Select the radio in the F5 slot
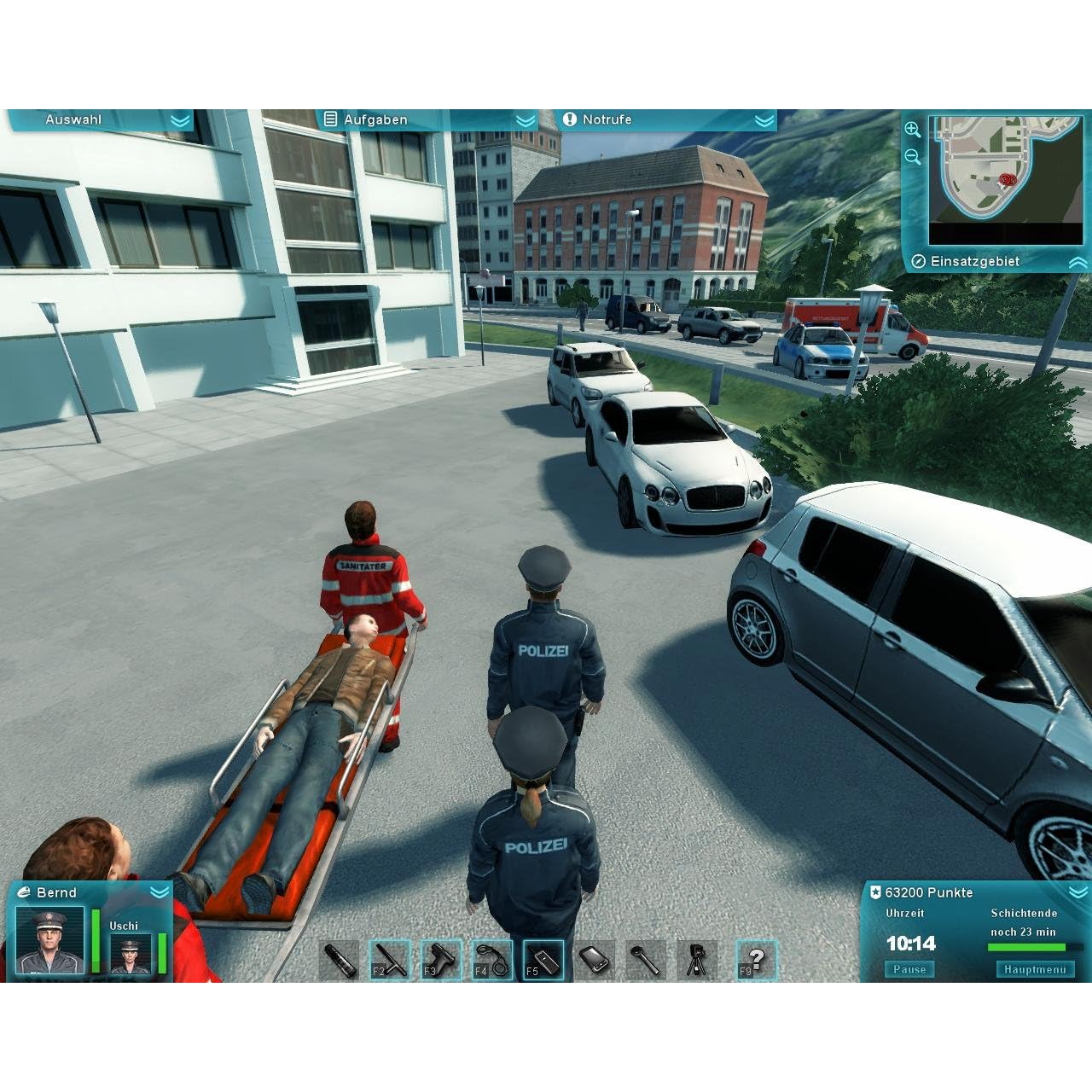Screen dimensions: 1092x1092 click(543, 960)
